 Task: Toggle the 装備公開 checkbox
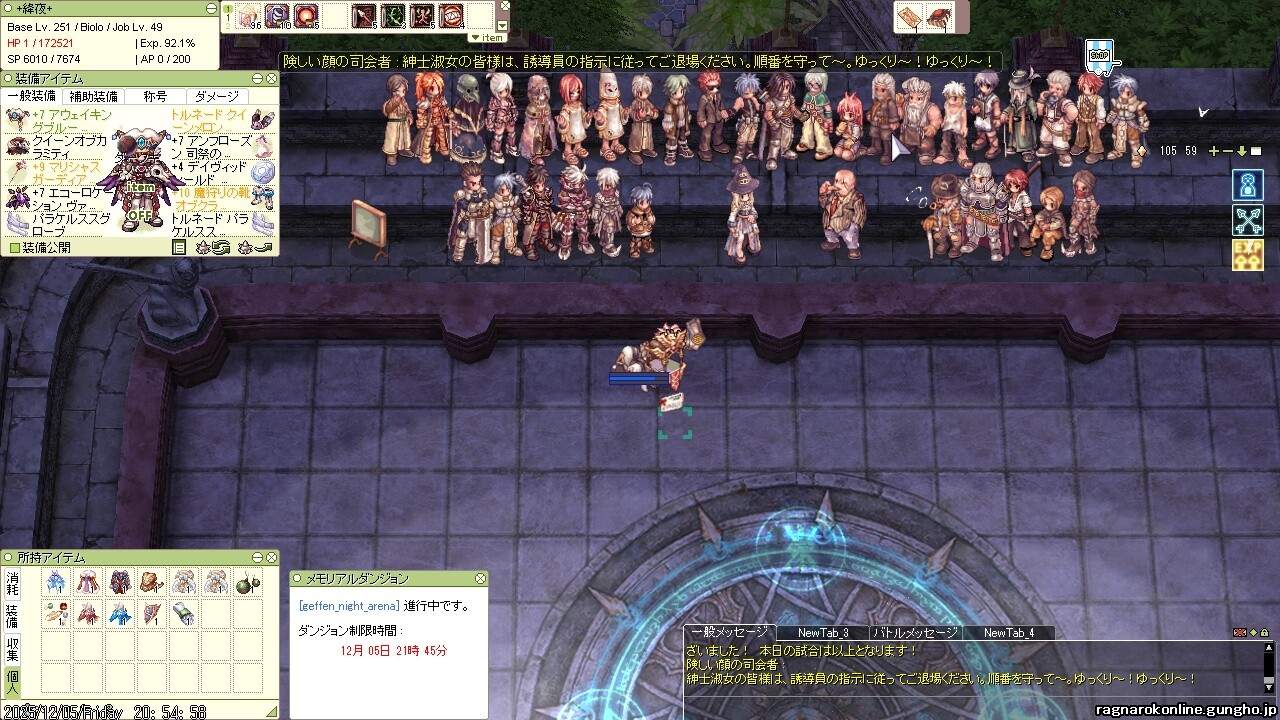[x=15, y=247]
